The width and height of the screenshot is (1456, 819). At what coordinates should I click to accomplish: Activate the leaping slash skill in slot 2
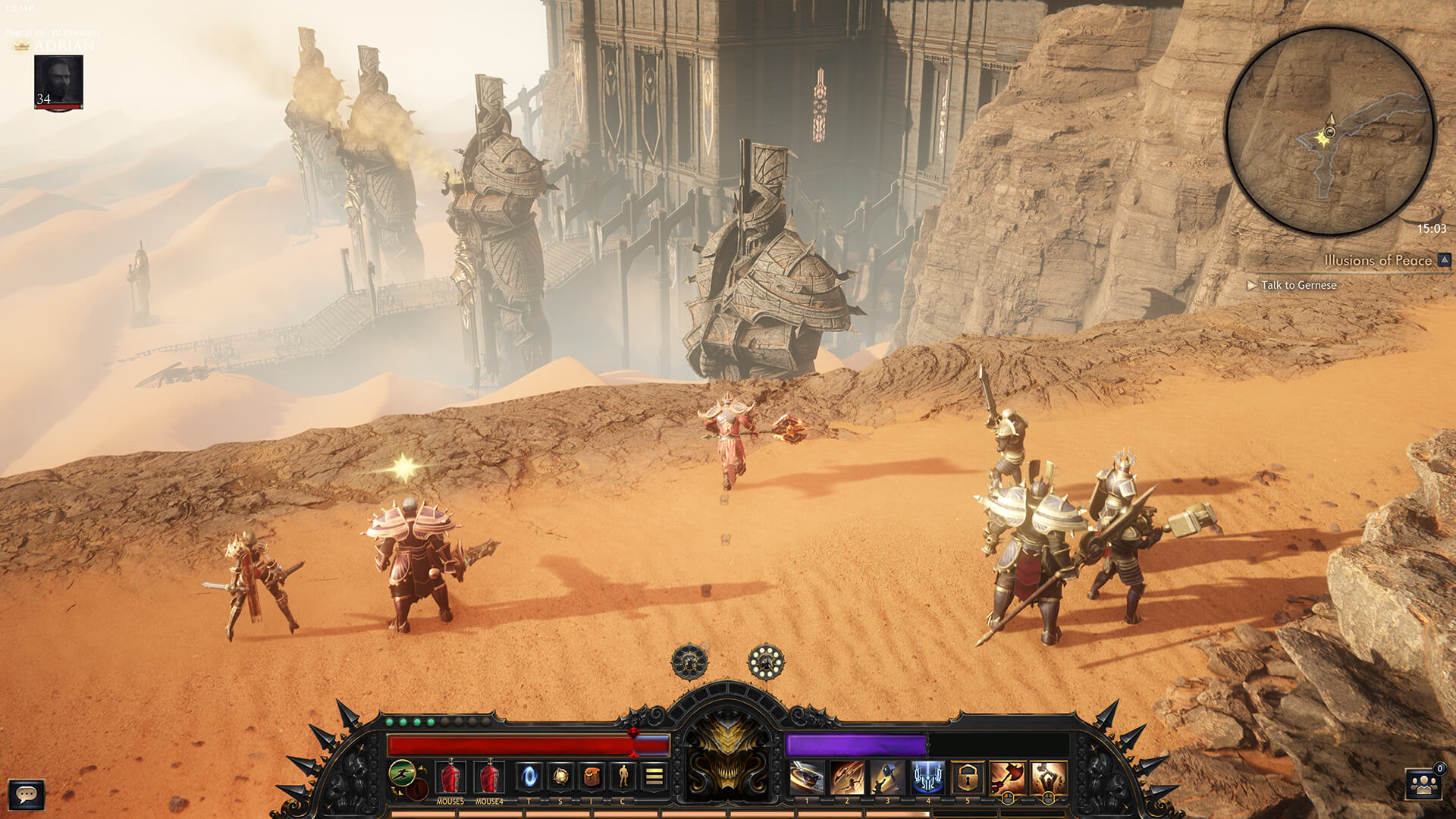[x=847, y=777]
